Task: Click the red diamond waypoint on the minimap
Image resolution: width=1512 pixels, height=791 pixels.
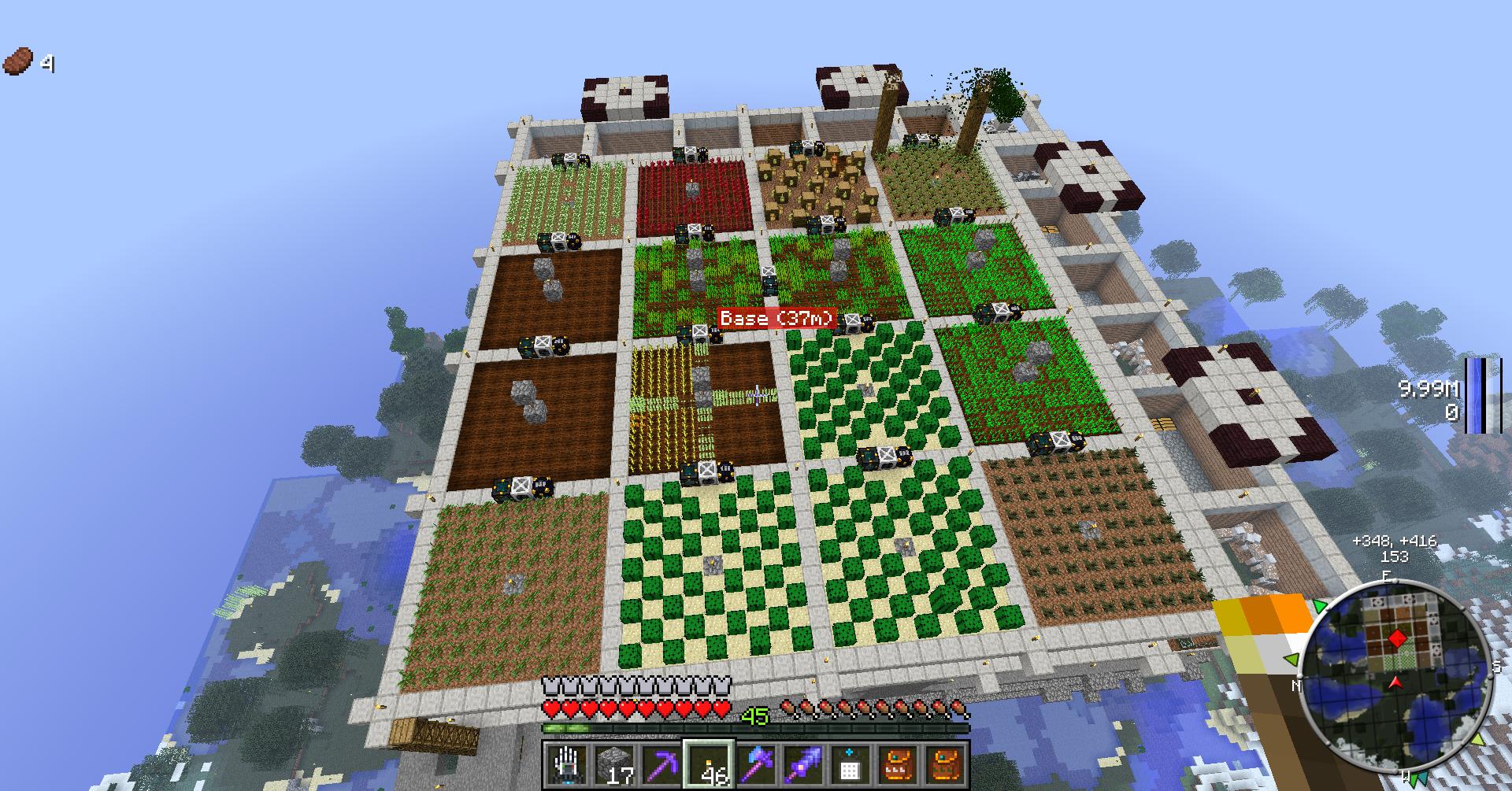Action: (1397, 638)
